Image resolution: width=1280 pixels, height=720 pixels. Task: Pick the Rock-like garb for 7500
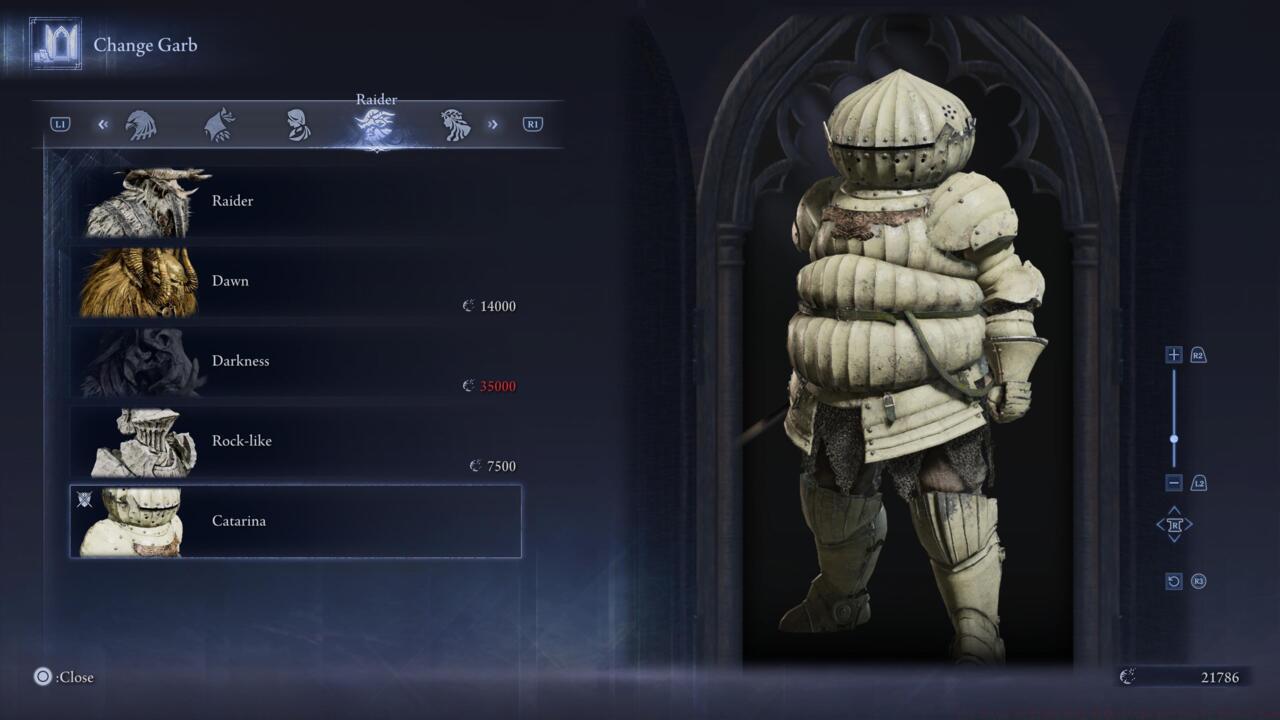(x=295, y=441)
